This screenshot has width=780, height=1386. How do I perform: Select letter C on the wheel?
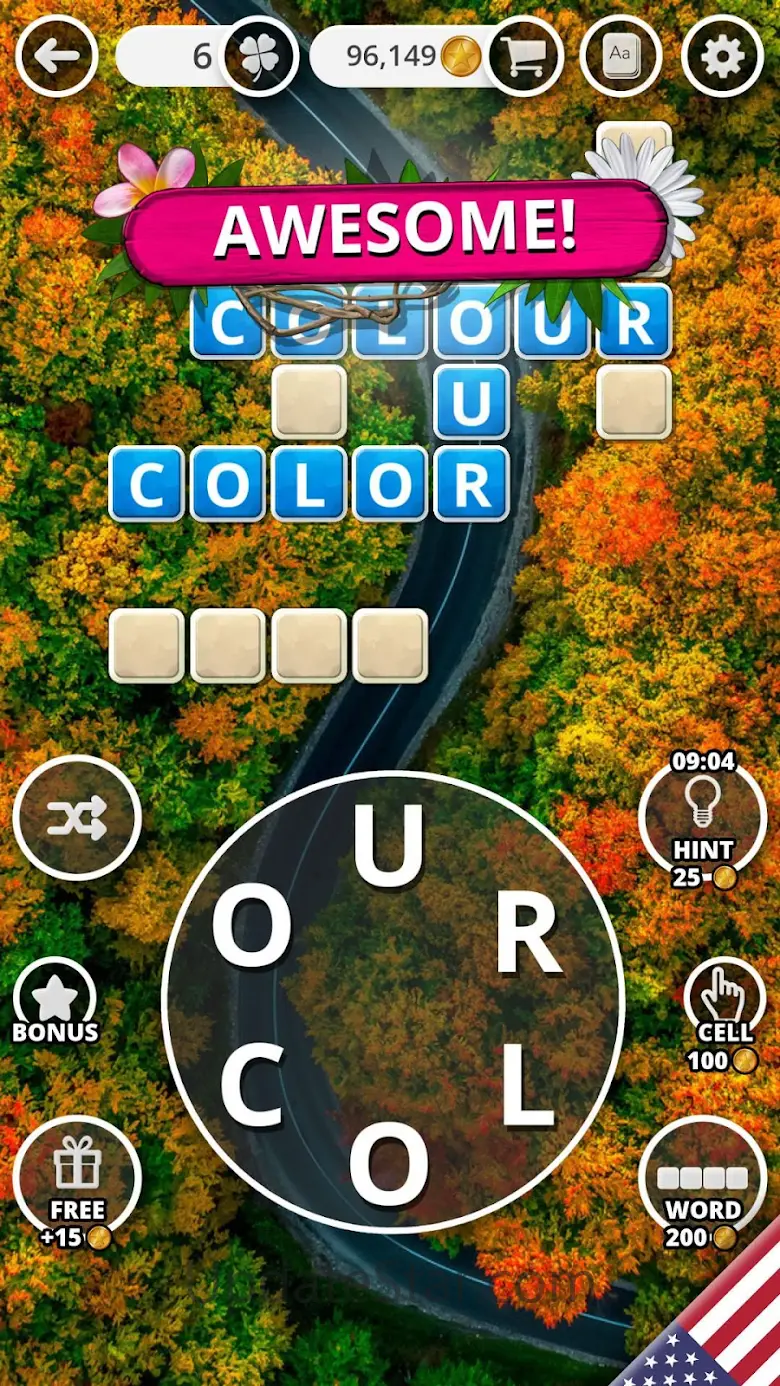point(251,1088)
